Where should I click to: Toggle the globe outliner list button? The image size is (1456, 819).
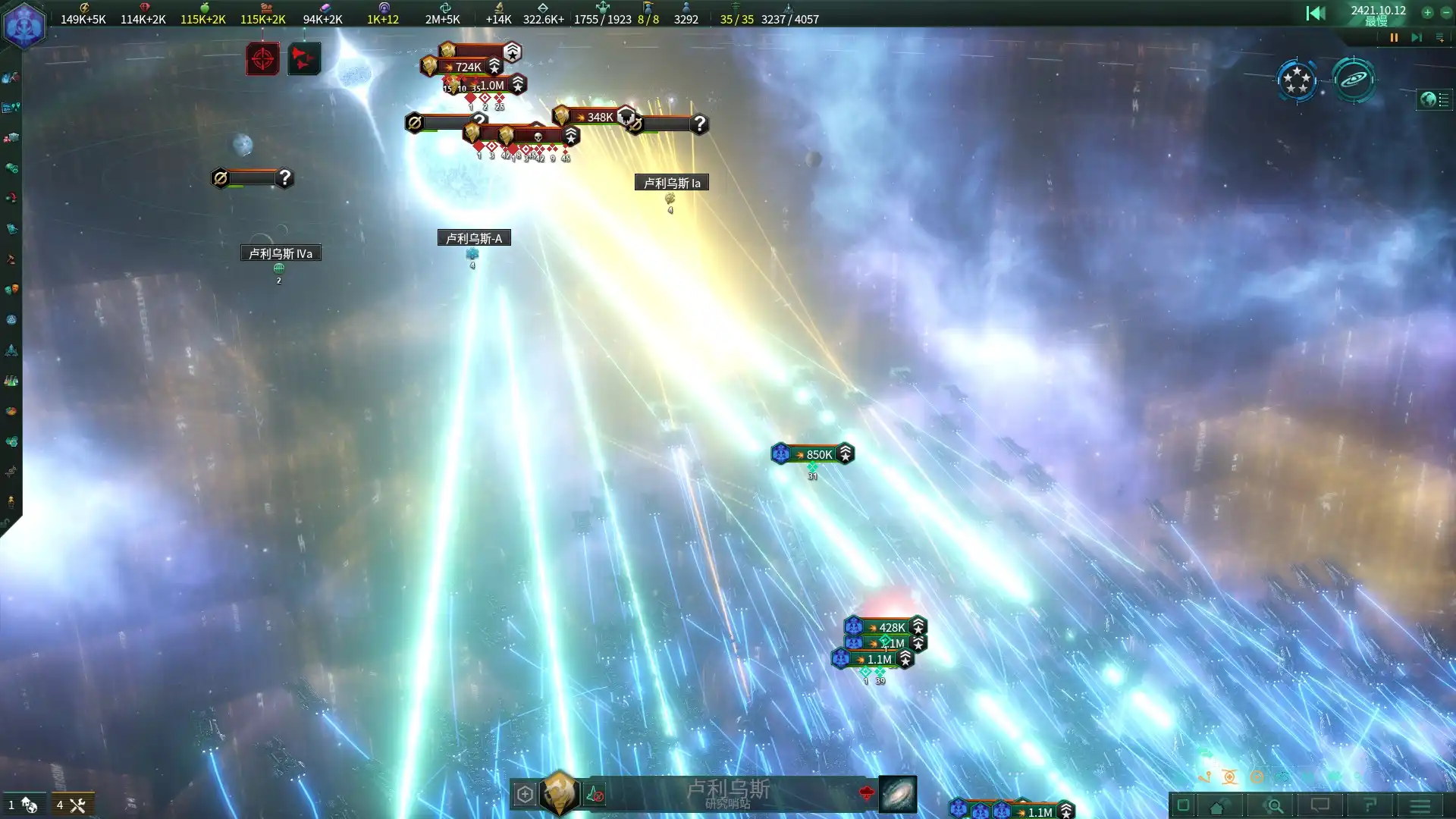coord(1435,100)
